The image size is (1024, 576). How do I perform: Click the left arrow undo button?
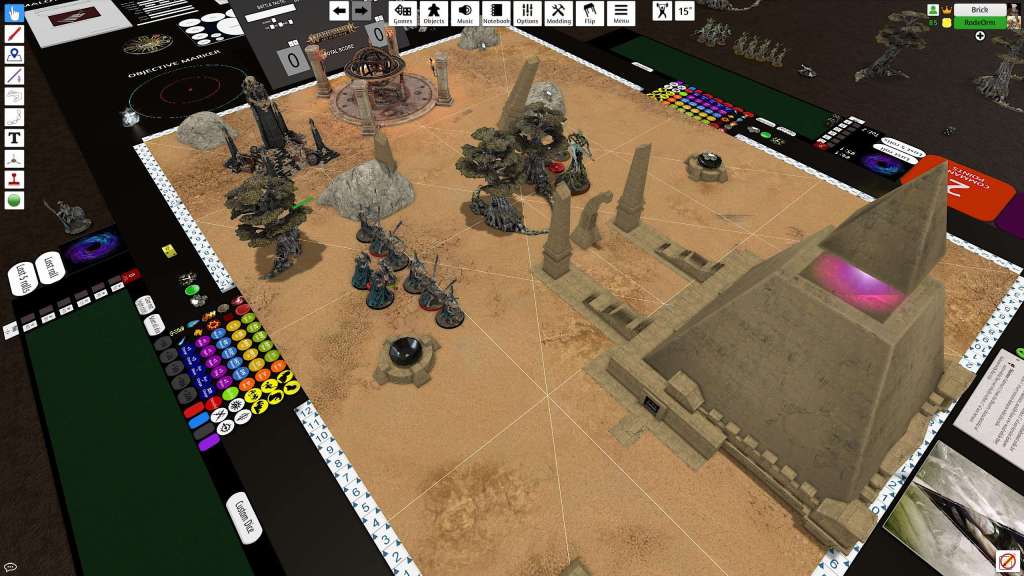click(339, 11)
